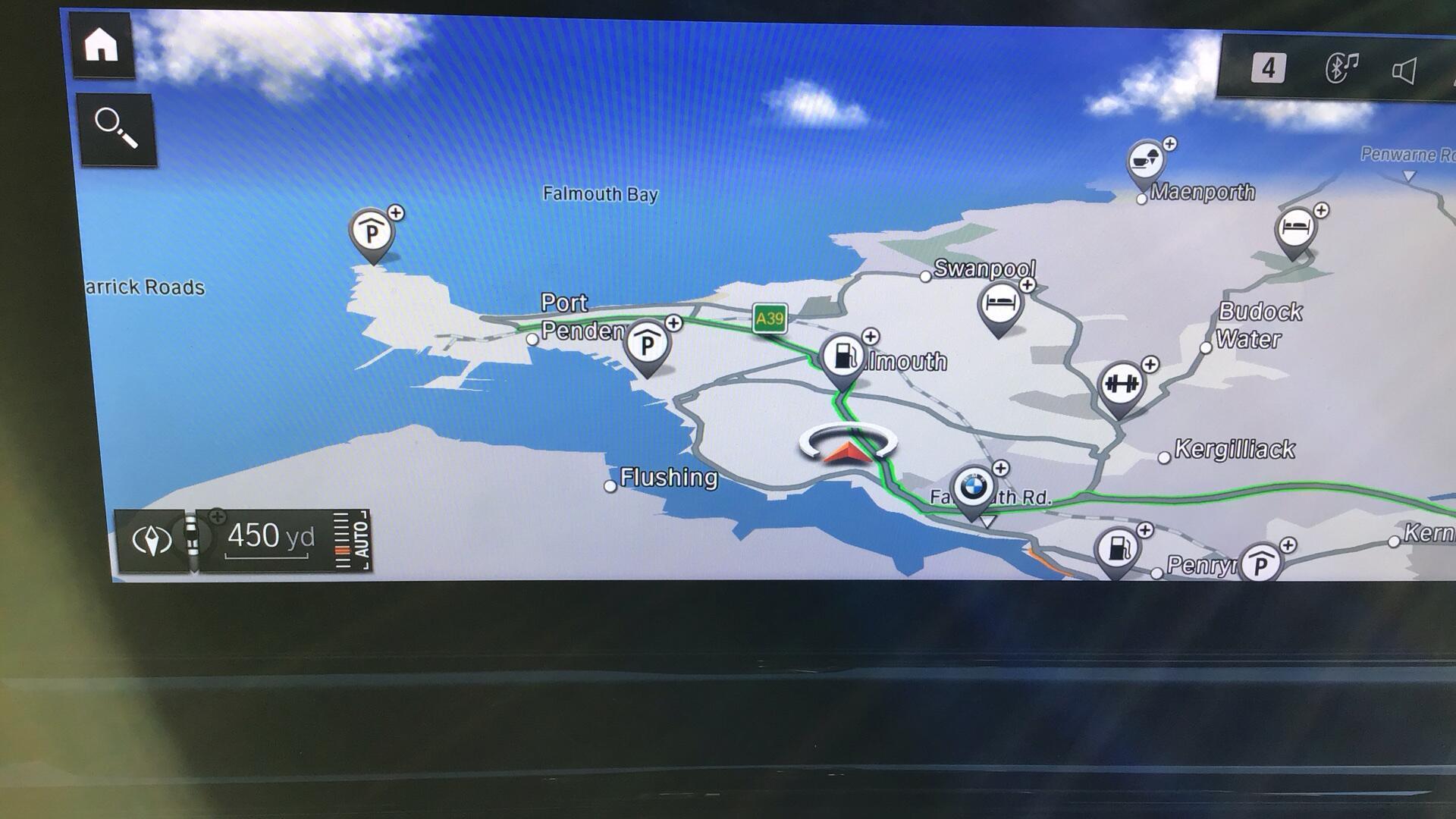Select the hotel marker below Swanpool
Image resolution: width=1456 pixels, height=819 pixels.
tap(1000, 305)
